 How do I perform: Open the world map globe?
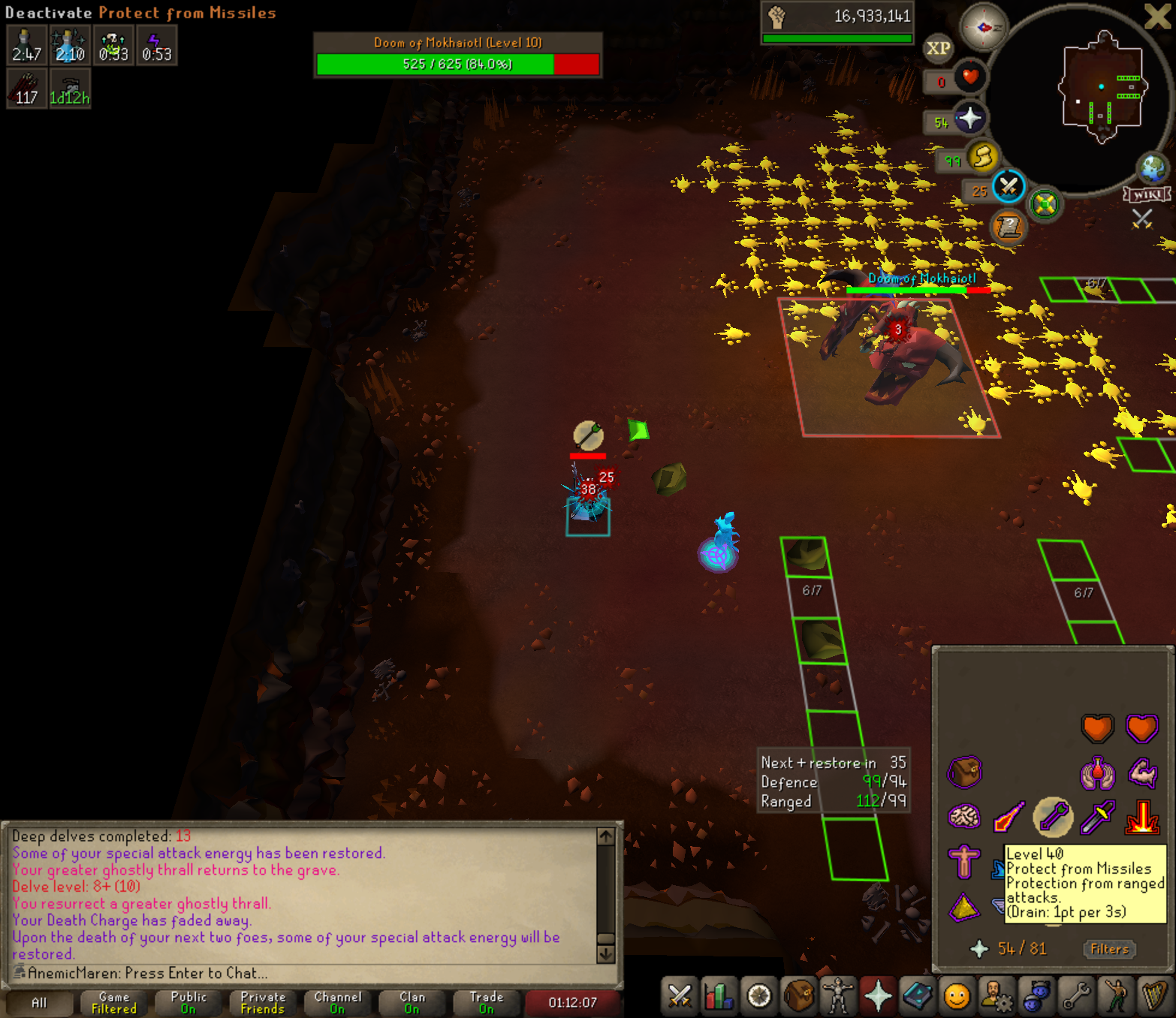pos(1152,168)
